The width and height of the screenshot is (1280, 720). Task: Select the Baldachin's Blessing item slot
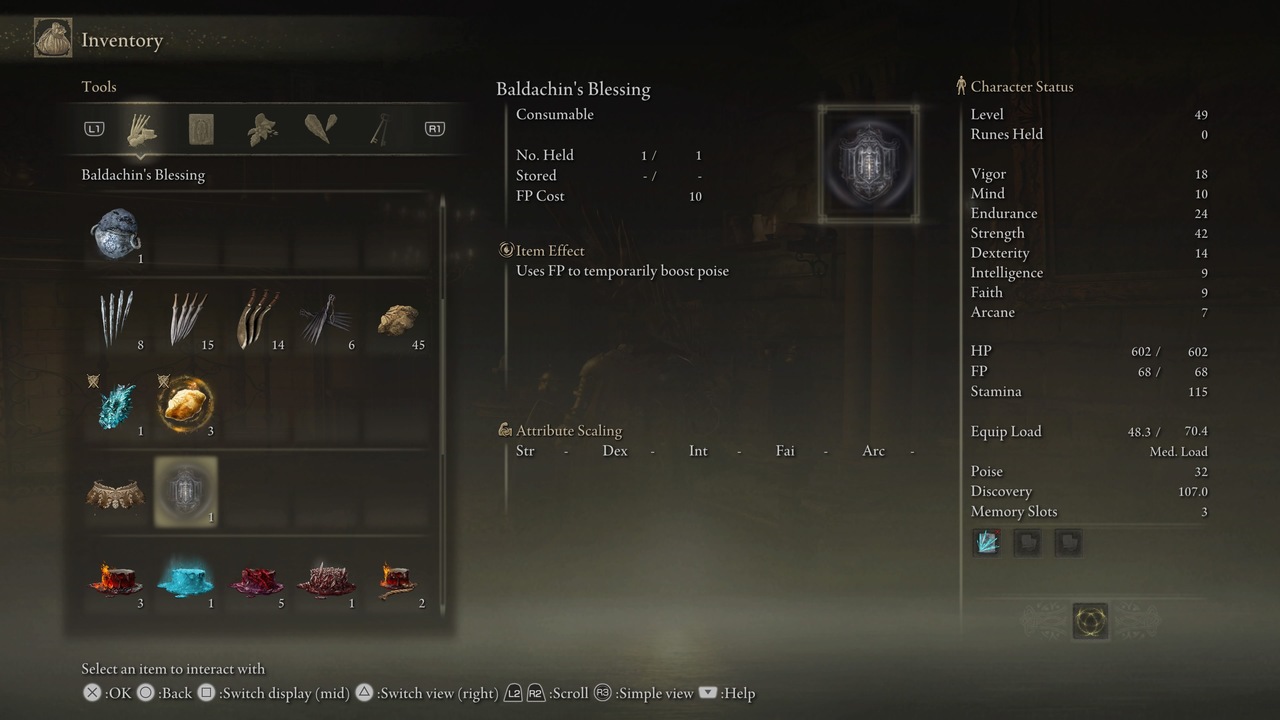pos(185,492)
